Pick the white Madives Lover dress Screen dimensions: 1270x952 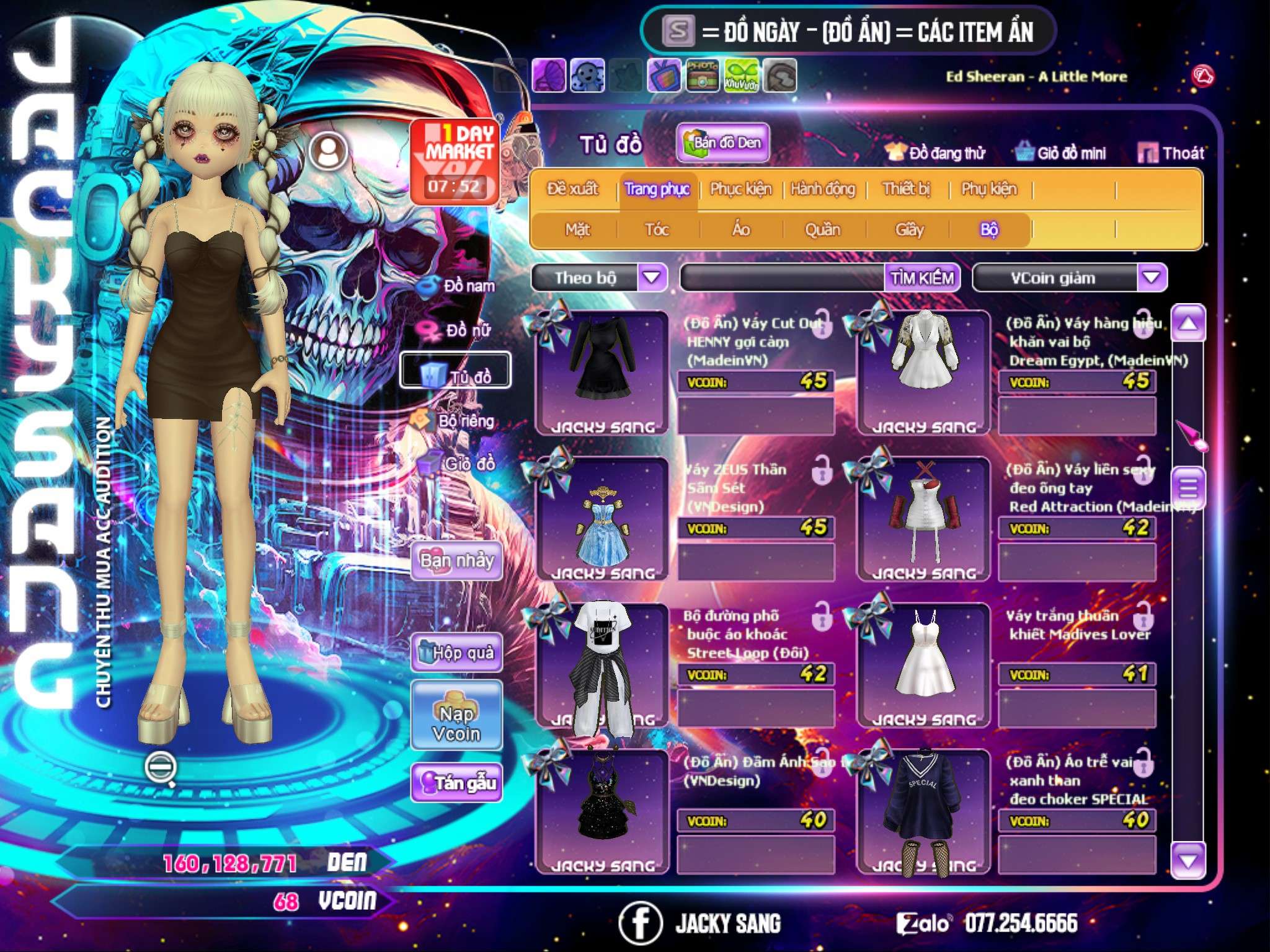[924, 664]
